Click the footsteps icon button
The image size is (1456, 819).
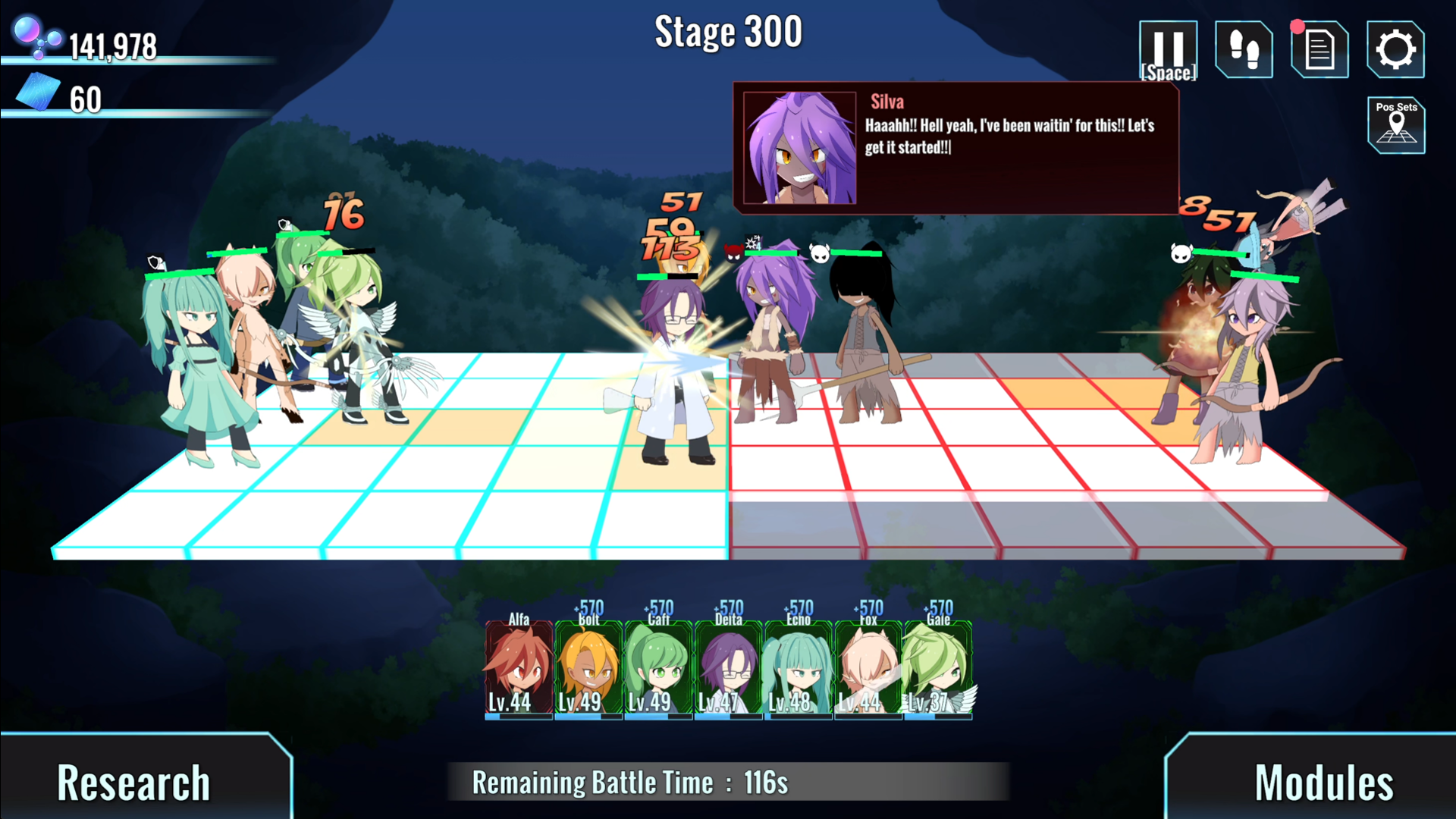(x=1244, y=50)
